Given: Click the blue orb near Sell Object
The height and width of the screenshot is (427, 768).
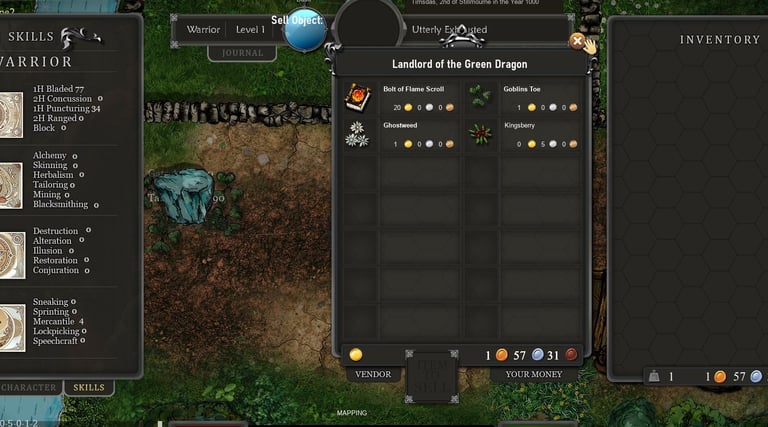Looking at the screenshot, I should pyautogui.click(x=303, y=30).
